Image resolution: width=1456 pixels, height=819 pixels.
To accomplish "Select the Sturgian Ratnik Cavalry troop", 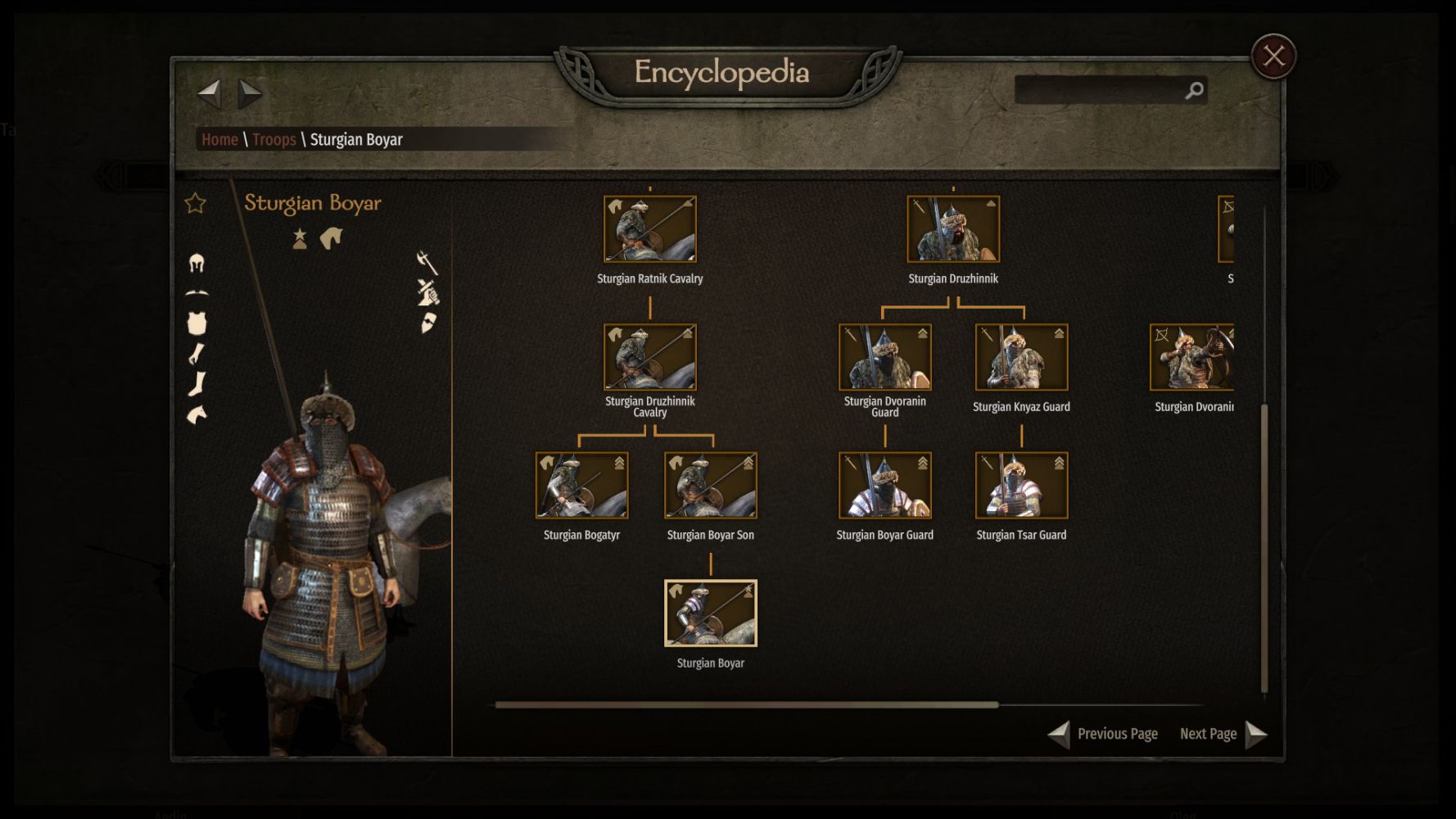I will 650,229.
